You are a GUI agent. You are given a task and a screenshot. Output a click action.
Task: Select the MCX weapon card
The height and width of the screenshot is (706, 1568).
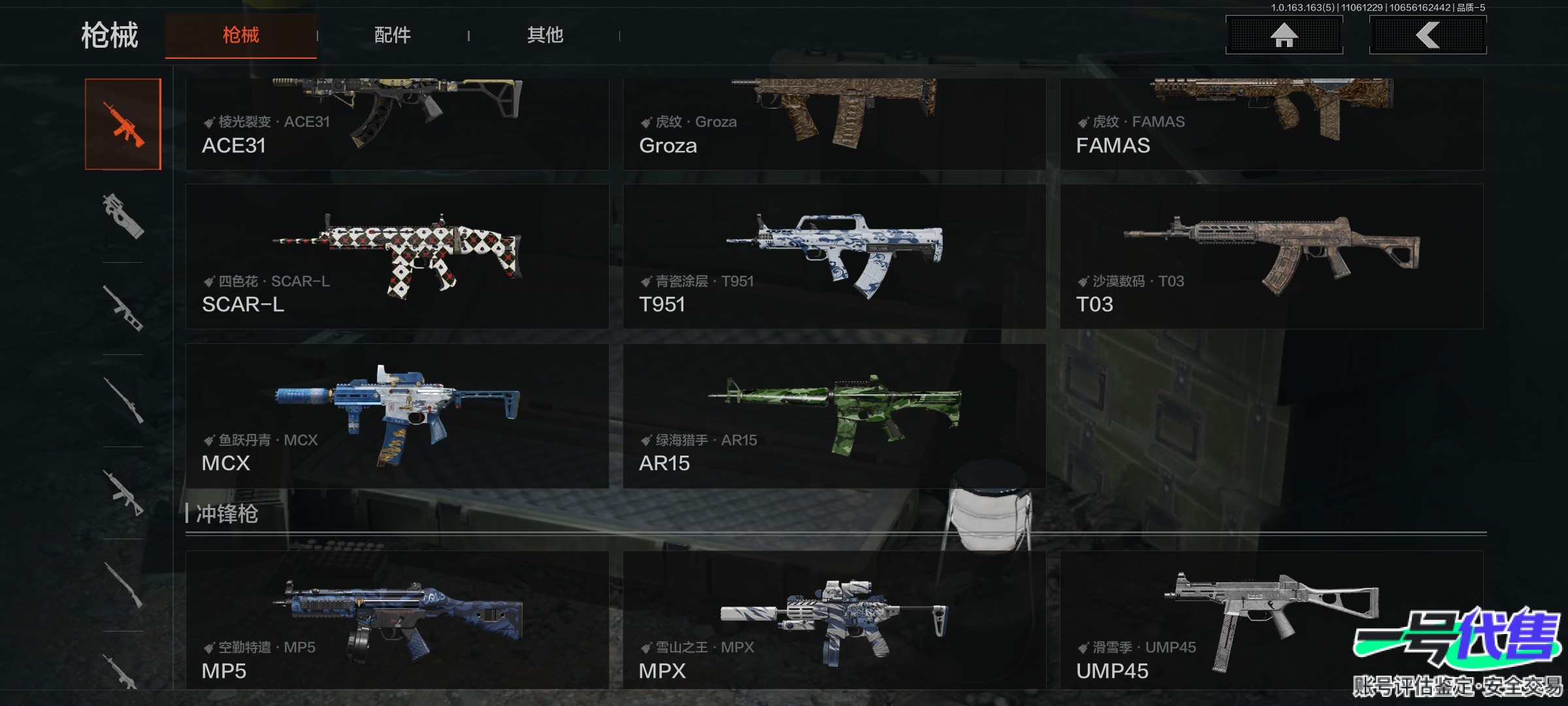click(x=397, y=416)
